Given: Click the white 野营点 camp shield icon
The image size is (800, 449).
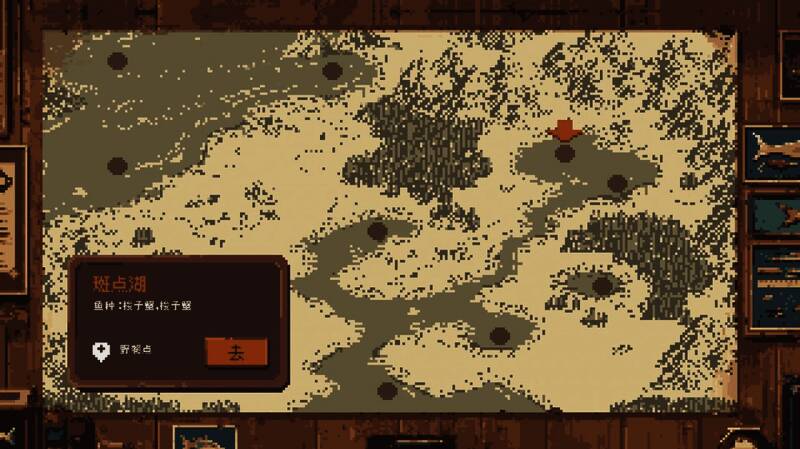Looking at the screenshot, I should coord(100,351).
